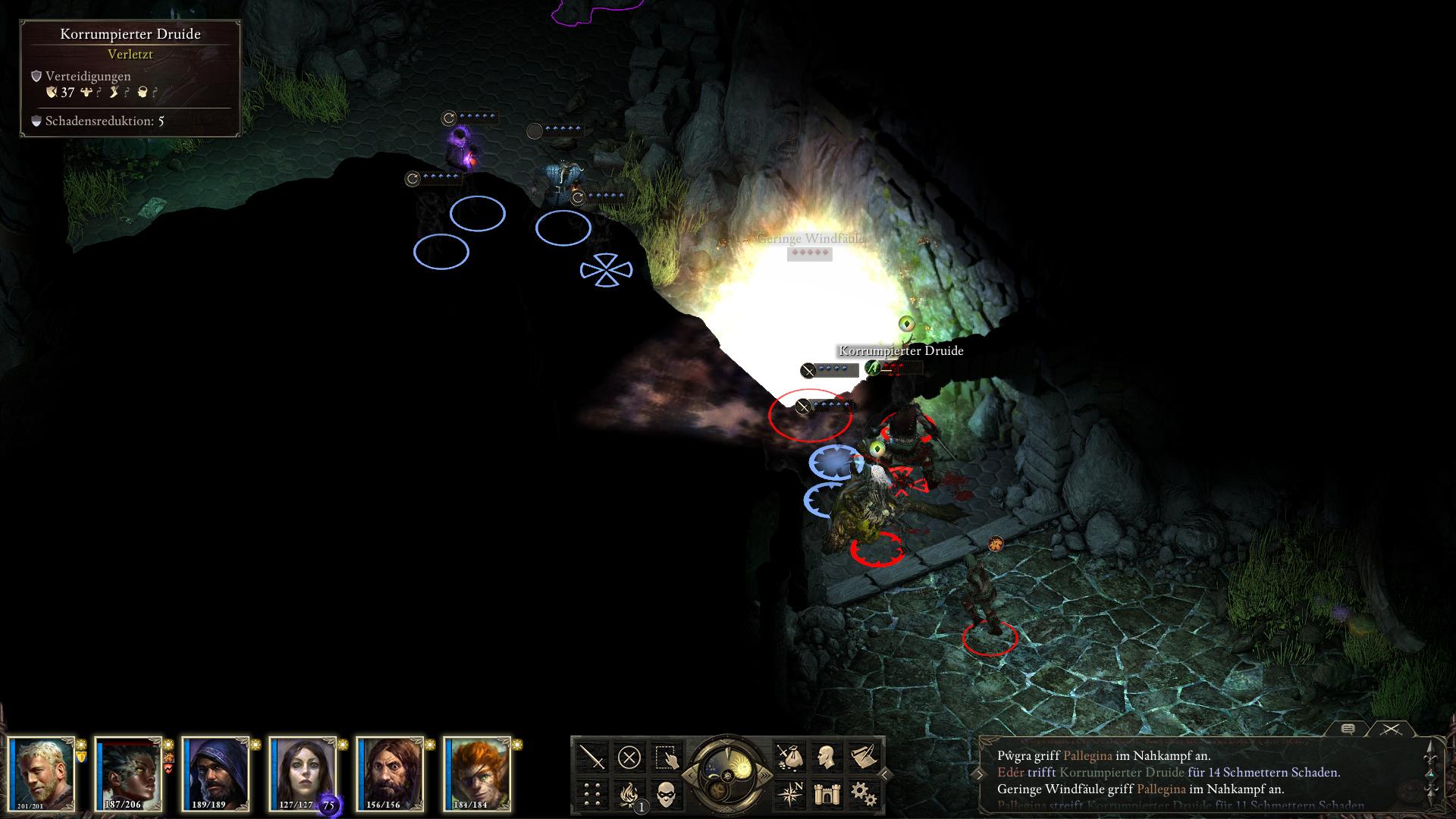Open the party formation dots menu
The height and width of the screenshot is (819, 1456).
(x=592, y=794)
